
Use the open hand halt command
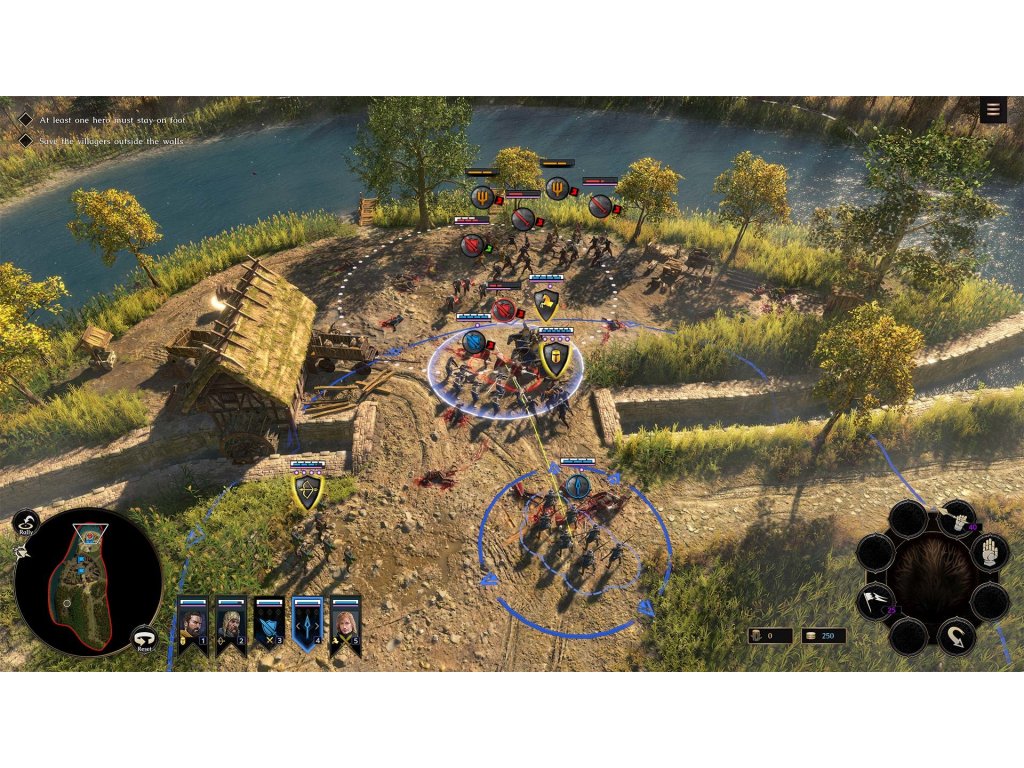[x=989, y=552]
